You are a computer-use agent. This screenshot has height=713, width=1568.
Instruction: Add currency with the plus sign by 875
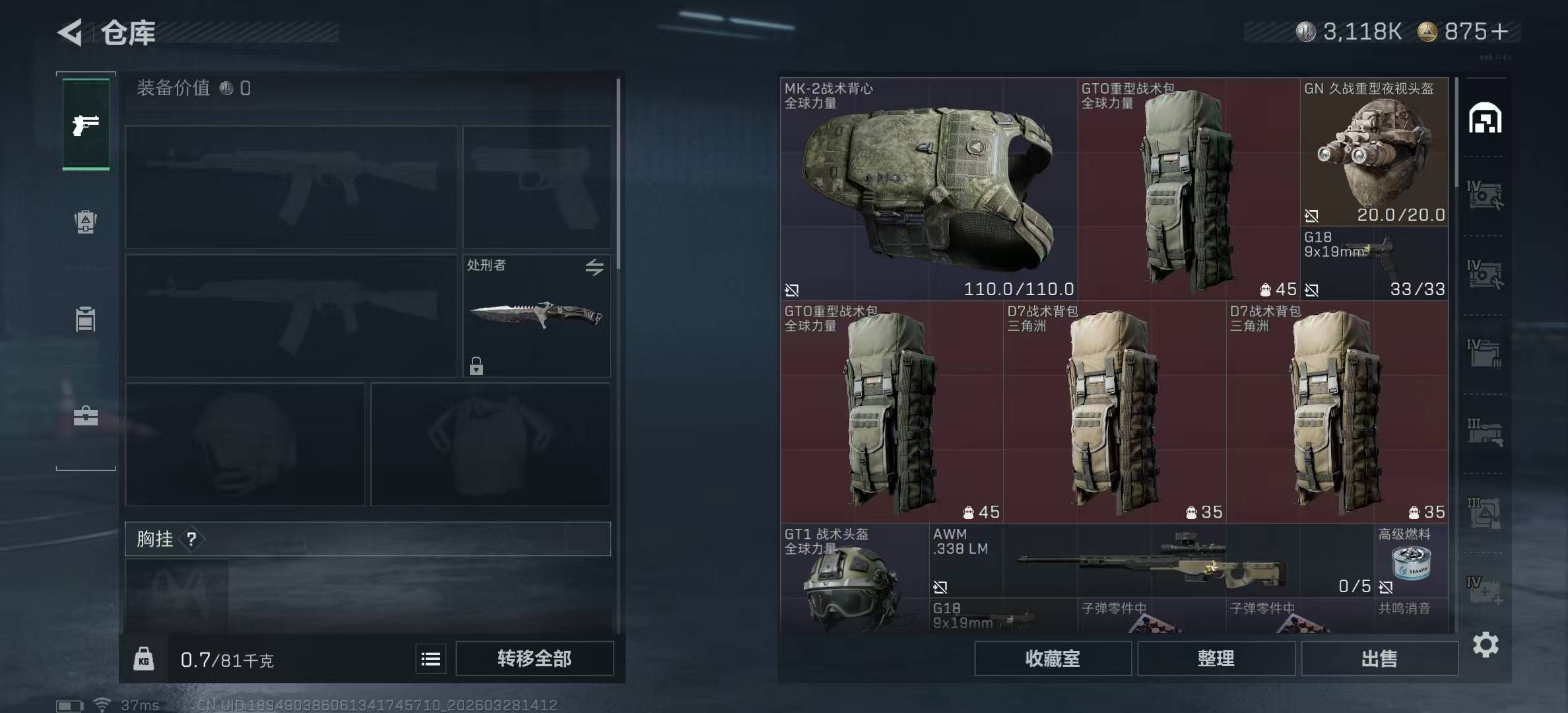click(1499, 32)
